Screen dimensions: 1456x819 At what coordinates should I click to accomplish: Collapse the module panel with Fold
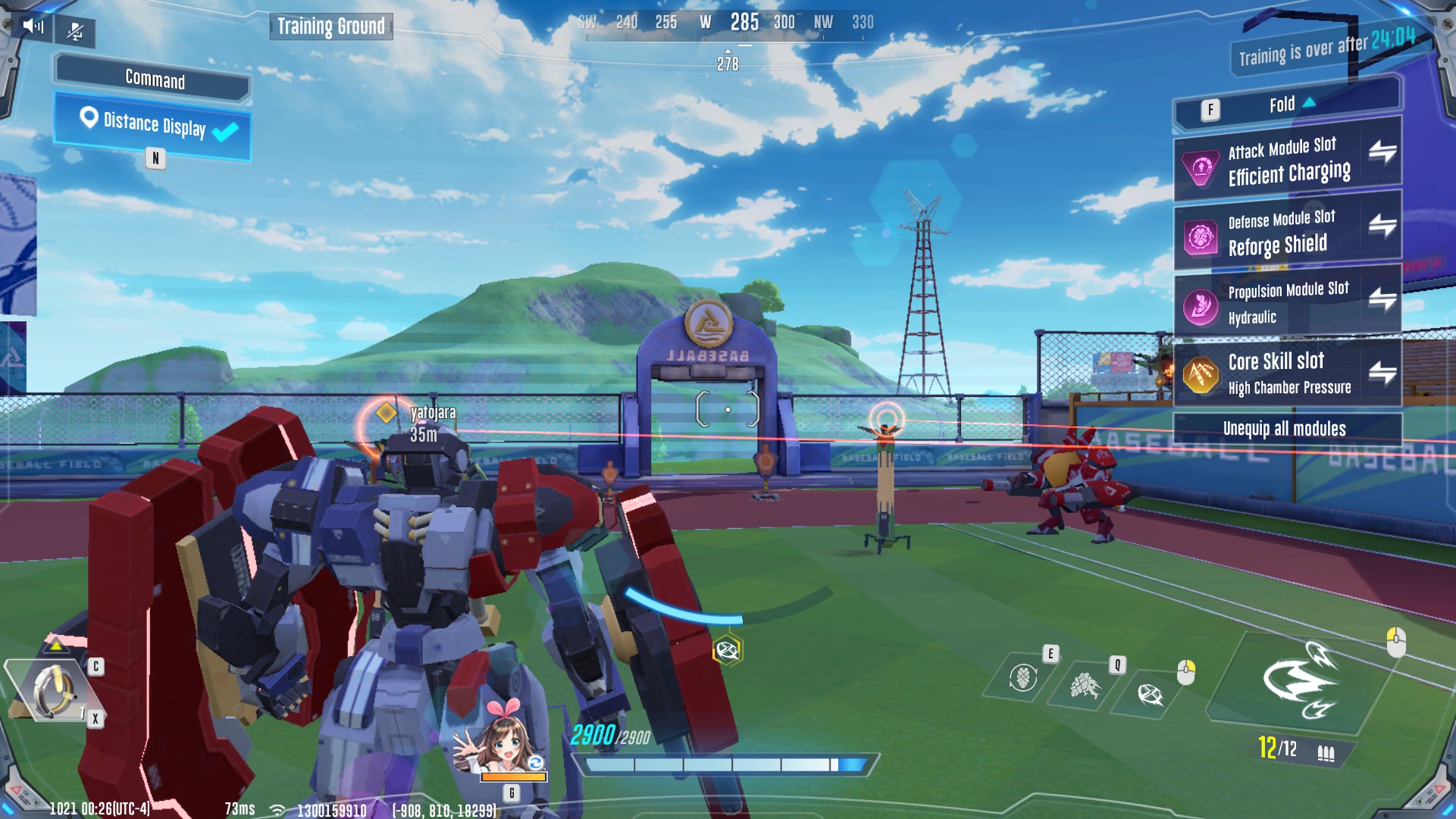[1288, 105]
